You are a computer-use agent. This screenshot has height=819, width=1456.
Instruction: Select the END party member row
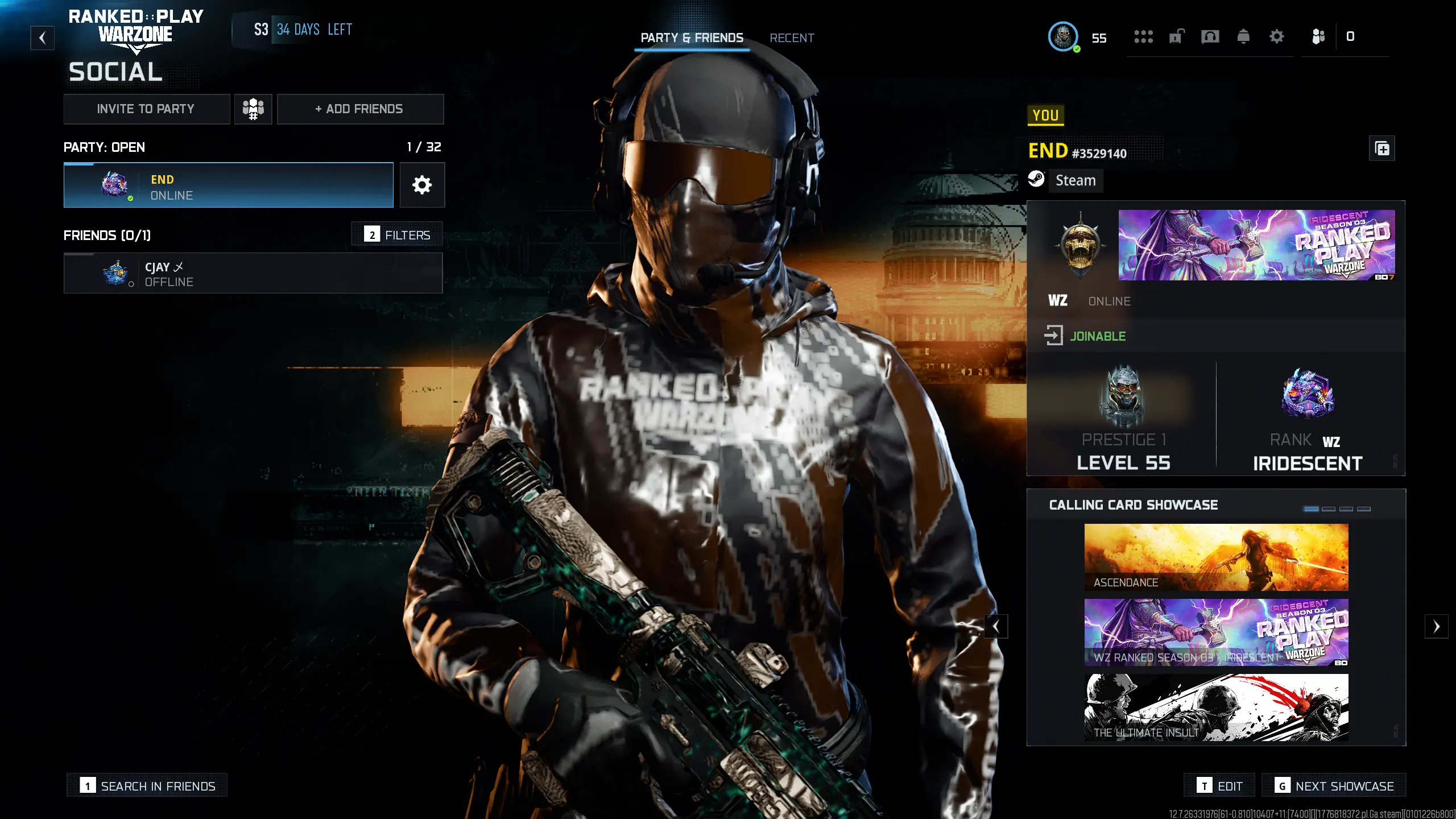click(228, 185)
